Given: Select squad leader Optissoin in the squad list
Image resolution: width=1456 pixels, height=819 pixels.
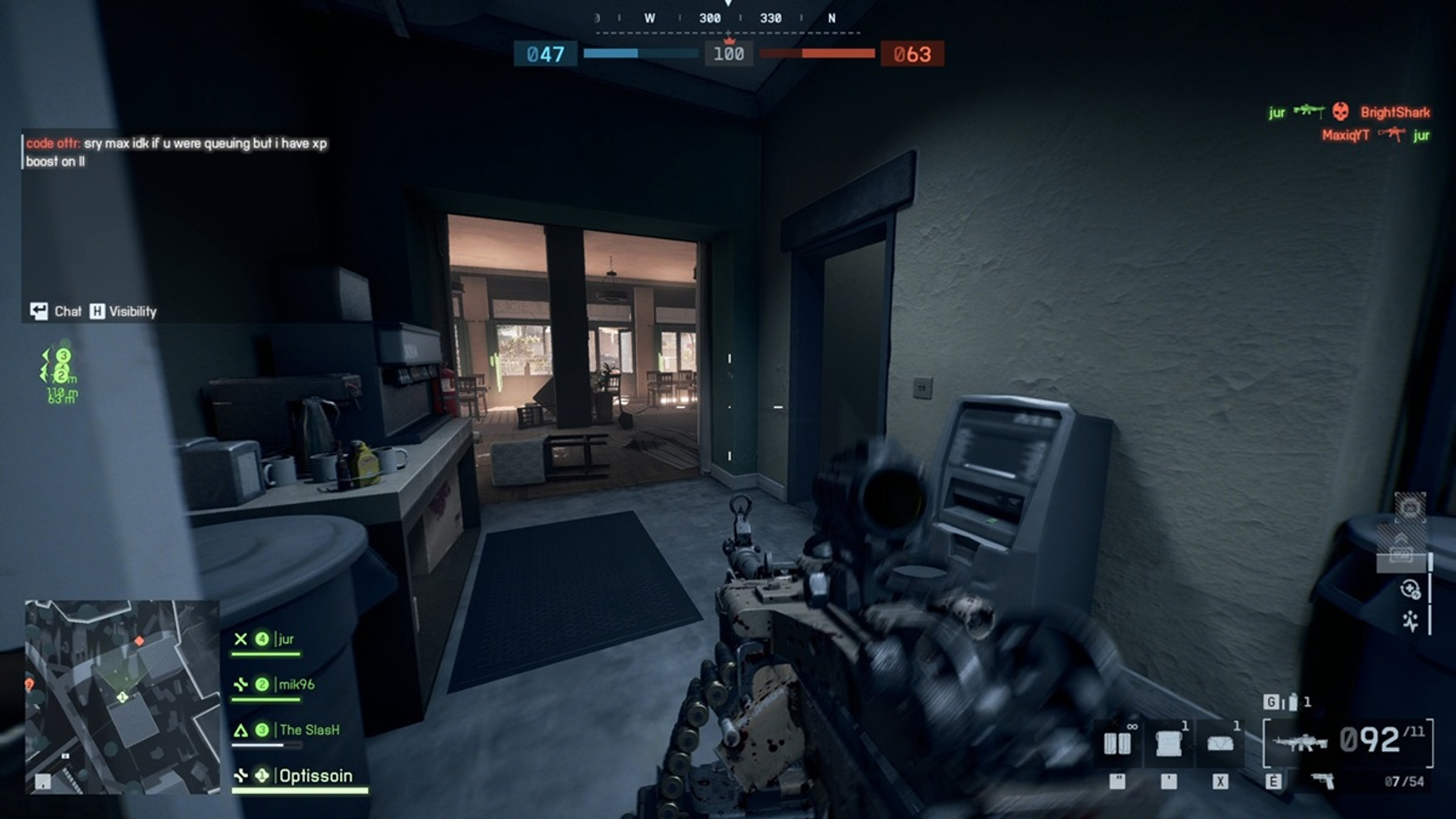Looking at the screenshot, I should [x=314, y=776].
